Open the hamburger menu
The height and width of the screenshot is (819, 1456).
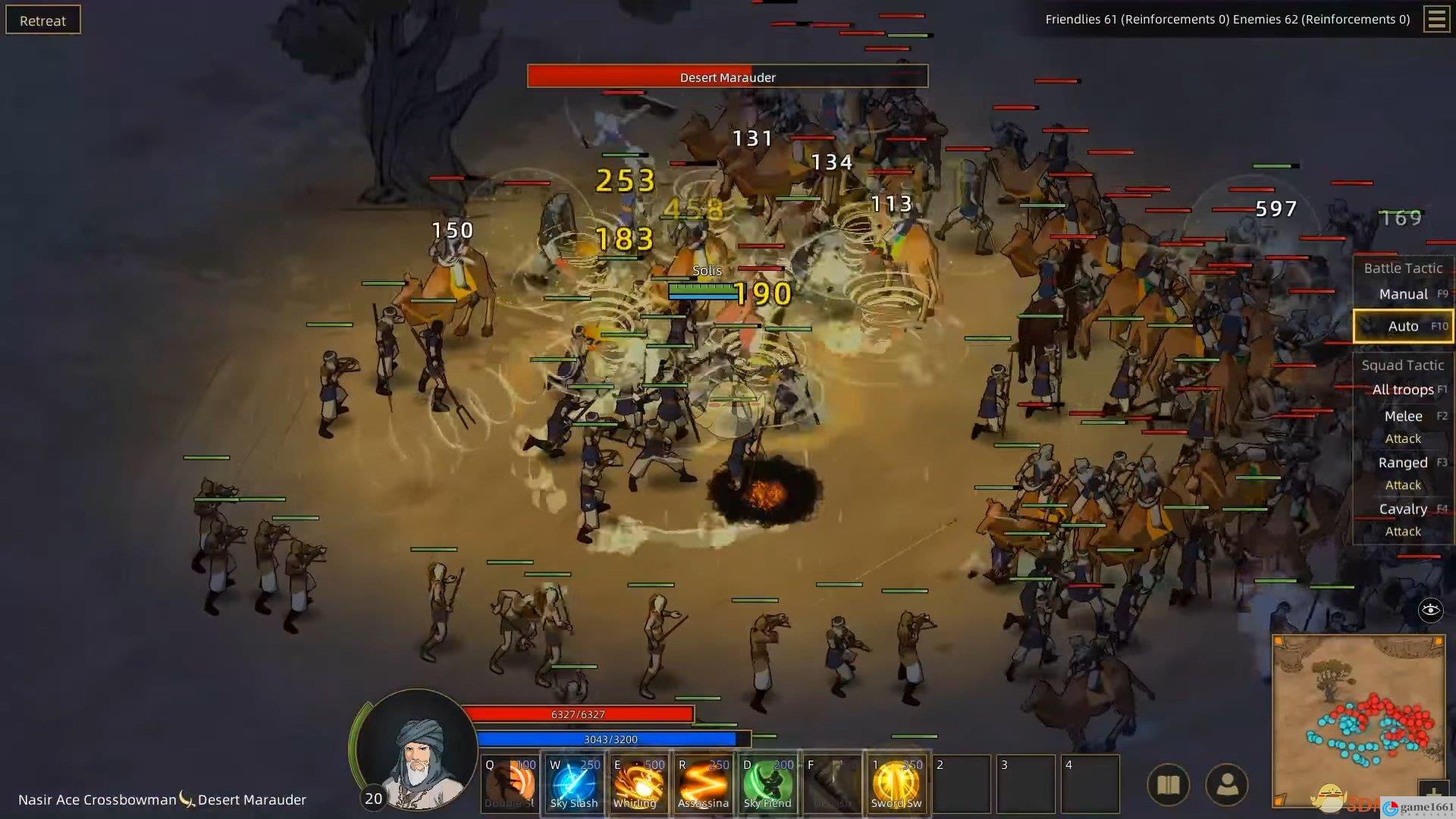1436,19
